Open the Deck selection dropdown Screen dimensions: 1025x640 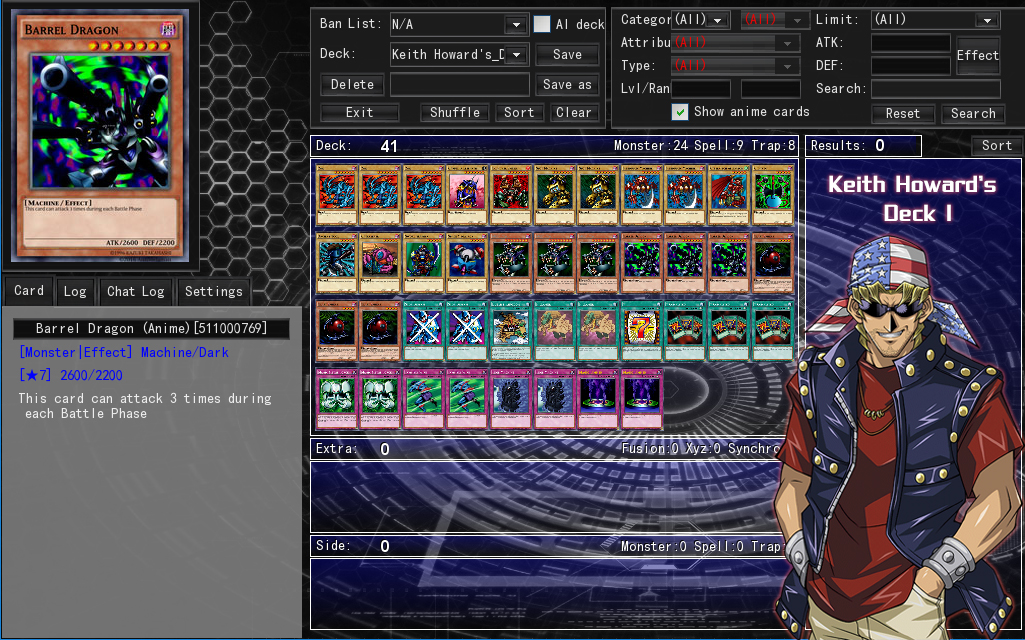tap(516, 55)
